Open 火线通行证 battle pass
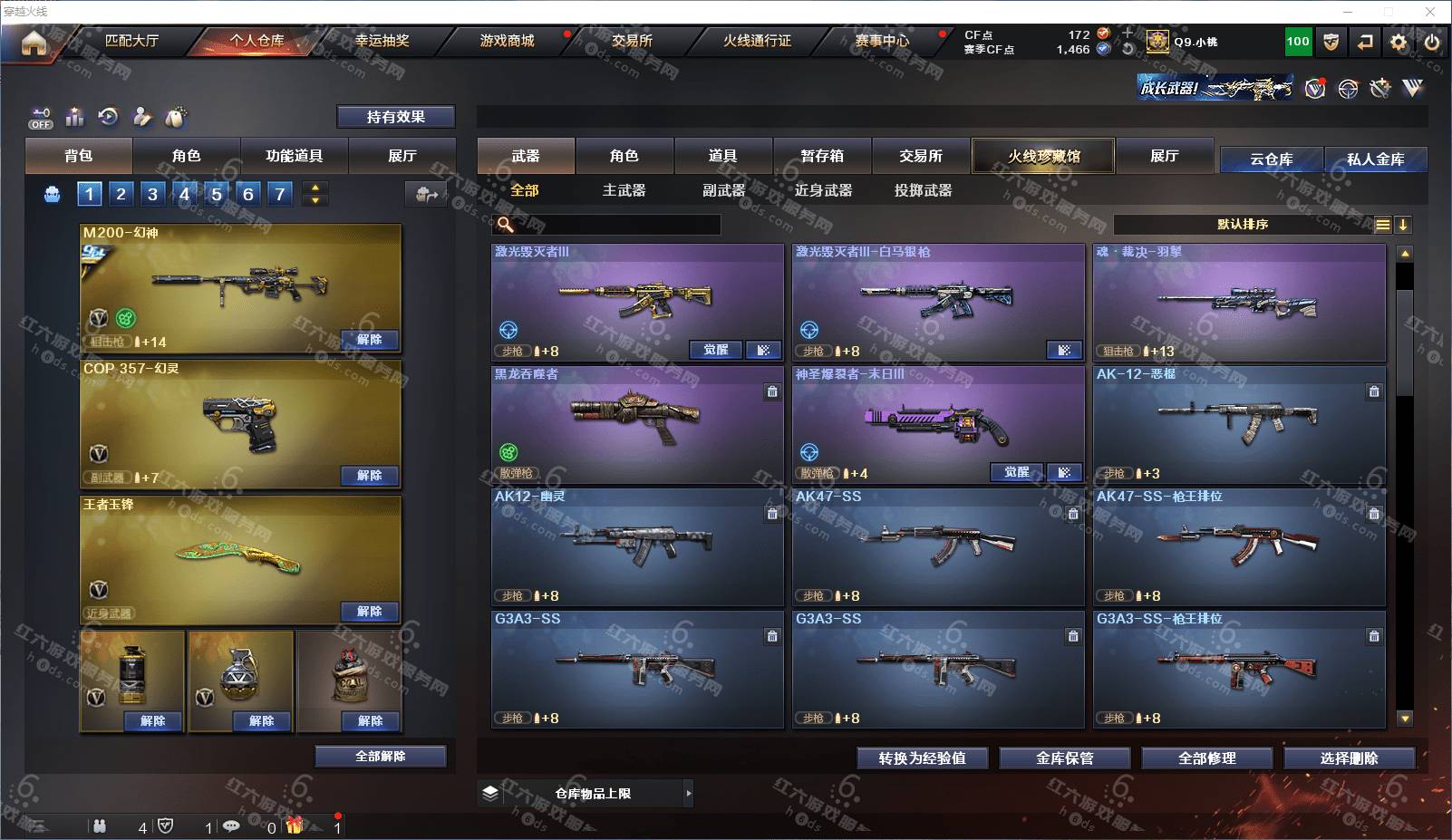Screen dimensions: 1452x840 pos(757,41)
